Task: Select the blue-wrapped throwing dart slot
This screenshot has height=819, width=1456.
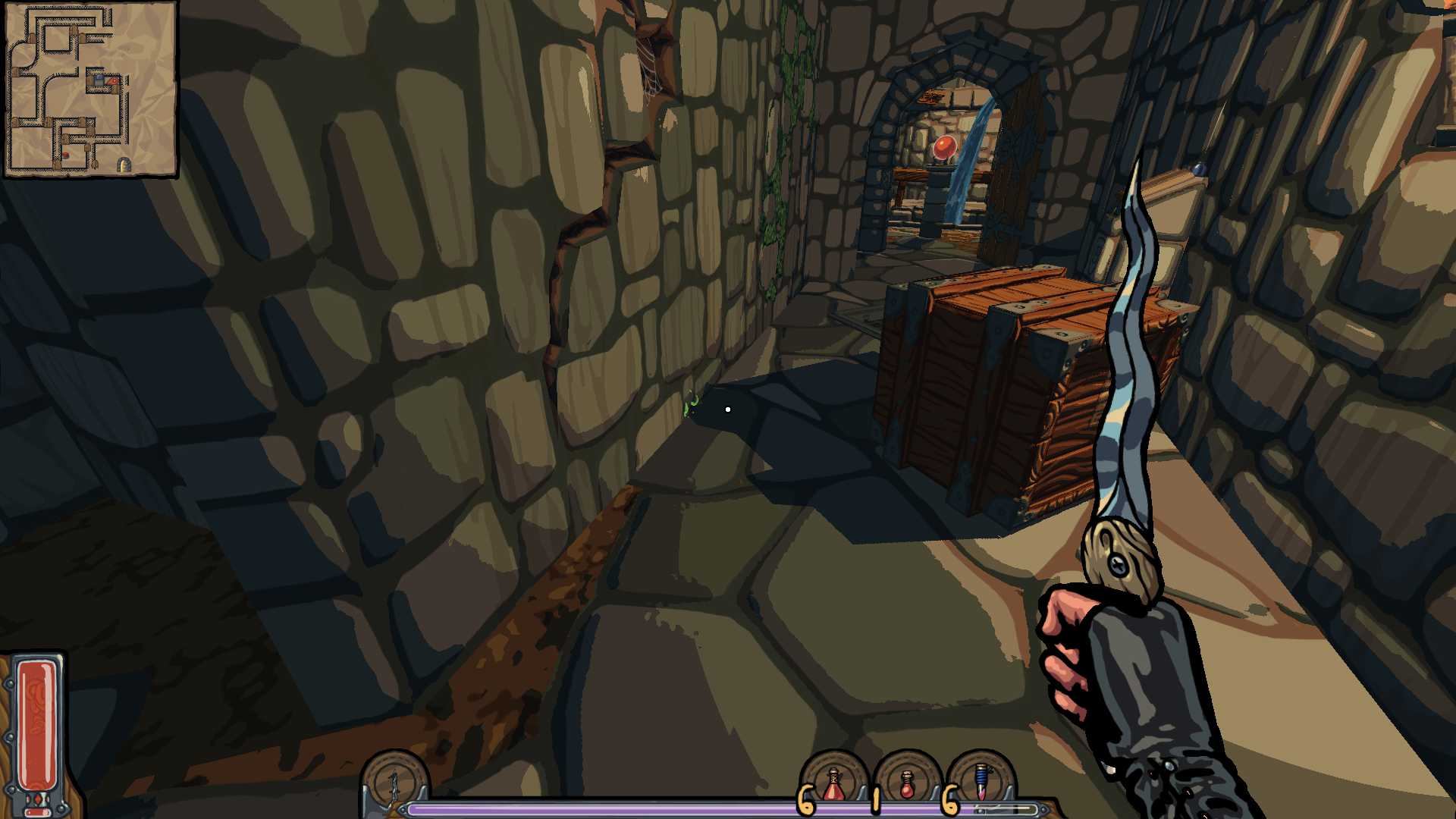Action: click(x=982, y=783)
